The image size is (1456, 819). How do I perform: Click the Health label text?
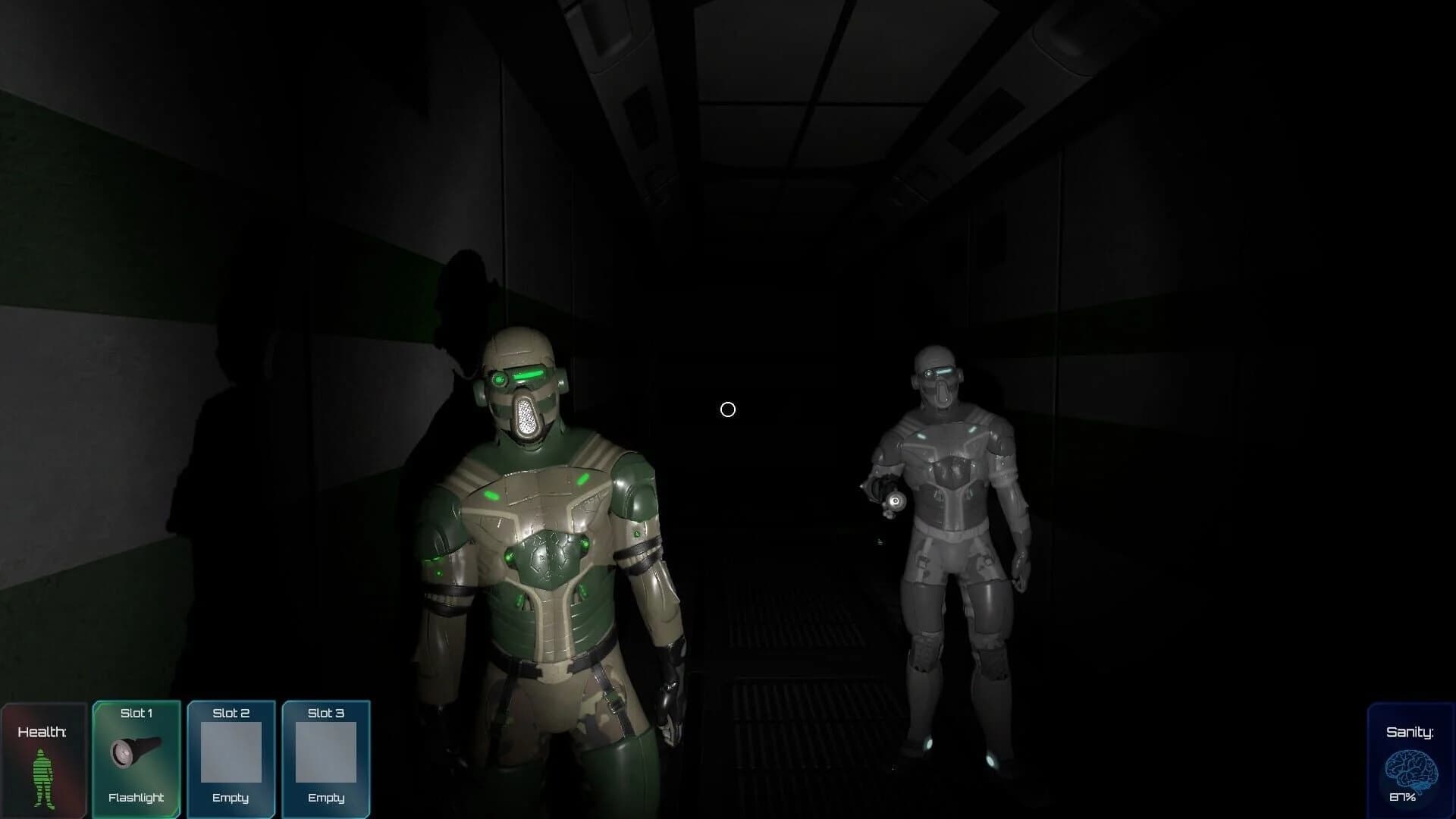point(42,733)
